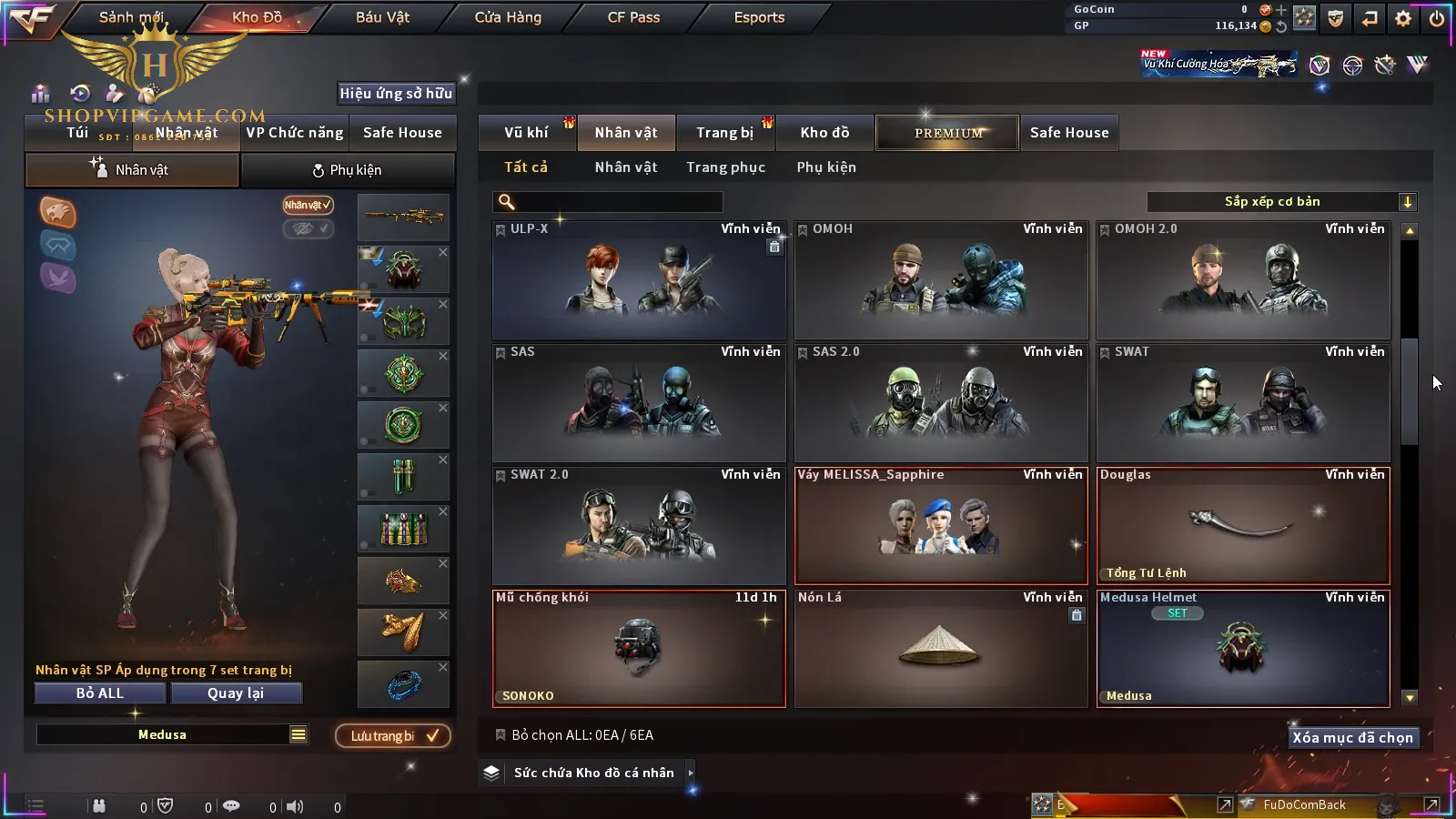Screen dimensions: 1456x819
Task: Click the Bỏ ALL button
Action: [x=100, y=693]
